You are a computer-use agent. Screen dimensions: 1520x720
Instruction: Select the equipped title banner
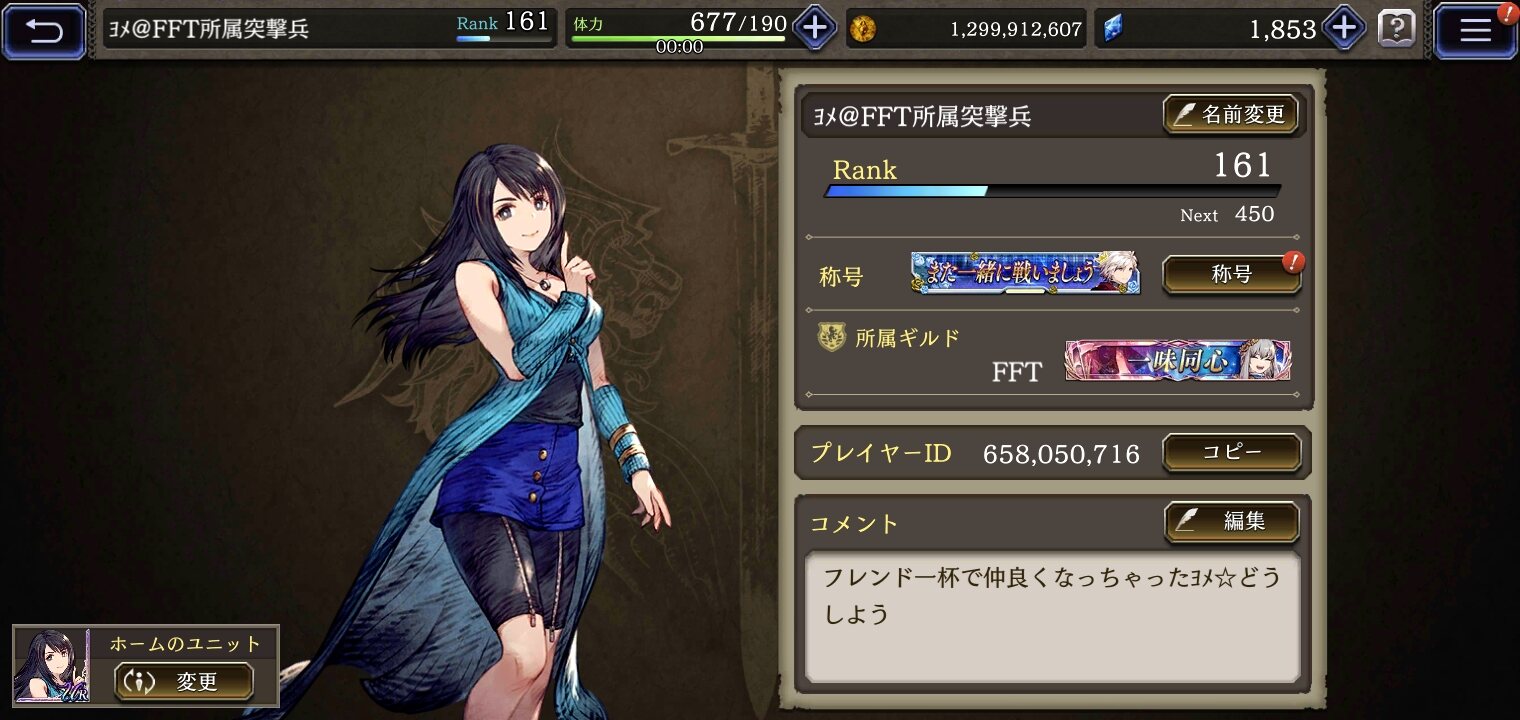pyautogui.click(x=1025, y=273)
